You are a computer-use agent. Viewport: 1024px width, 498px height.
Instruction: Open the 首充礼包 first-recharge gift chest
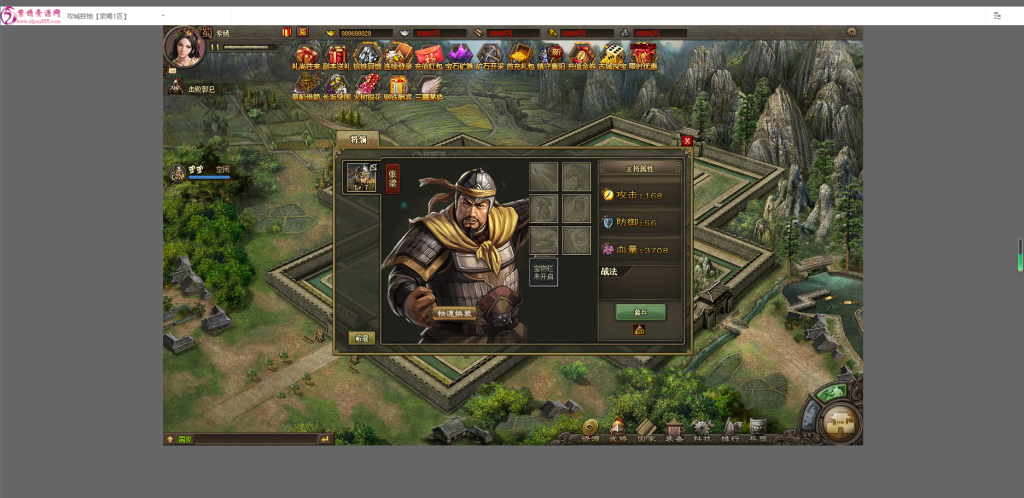click(520, 54)
